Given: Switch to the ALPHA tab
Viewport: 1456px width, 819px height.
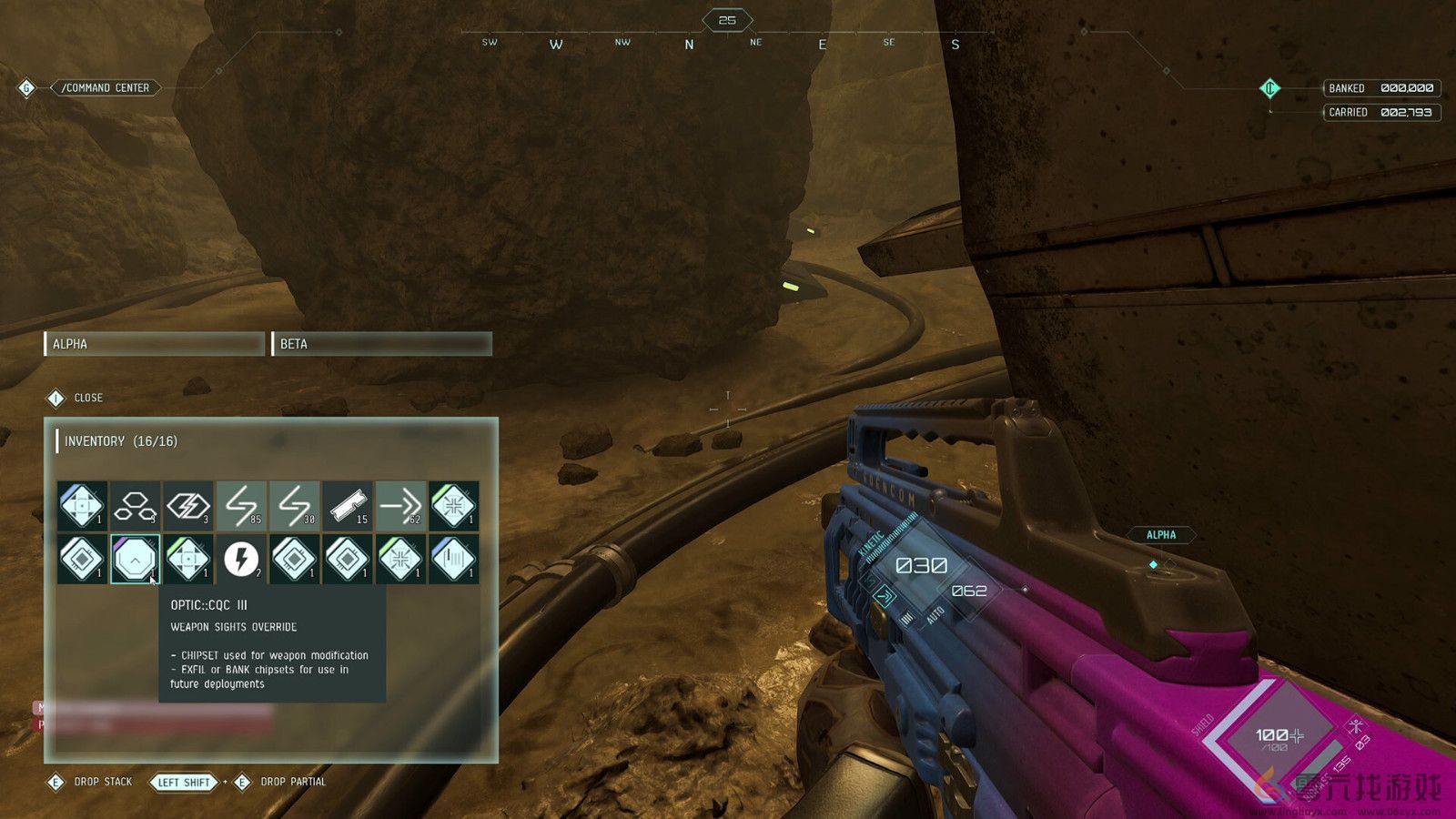Looking at the screenshot, I should 153,344.
